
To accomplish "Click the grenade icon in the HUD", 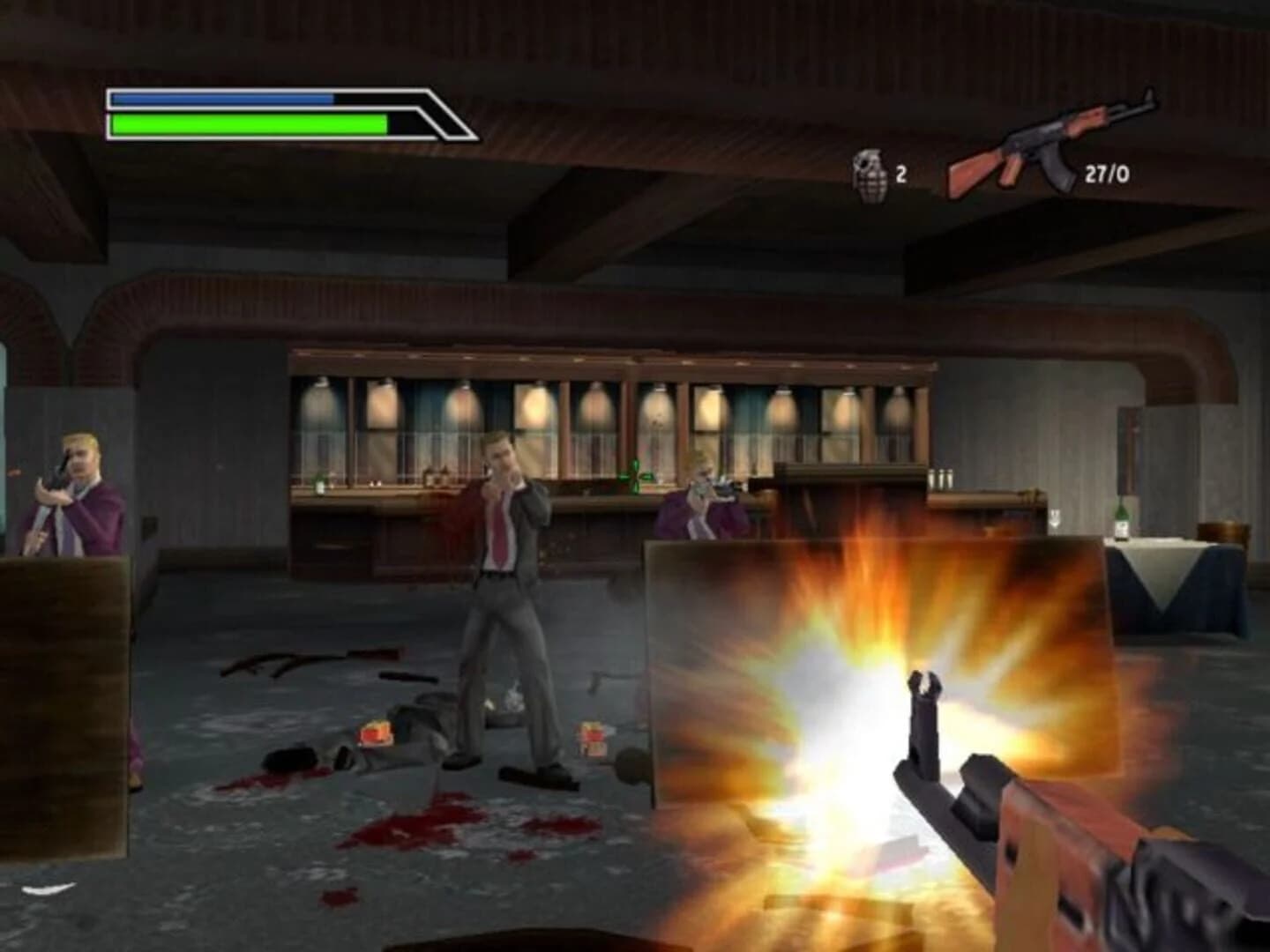I will click(x=870, y=171).
